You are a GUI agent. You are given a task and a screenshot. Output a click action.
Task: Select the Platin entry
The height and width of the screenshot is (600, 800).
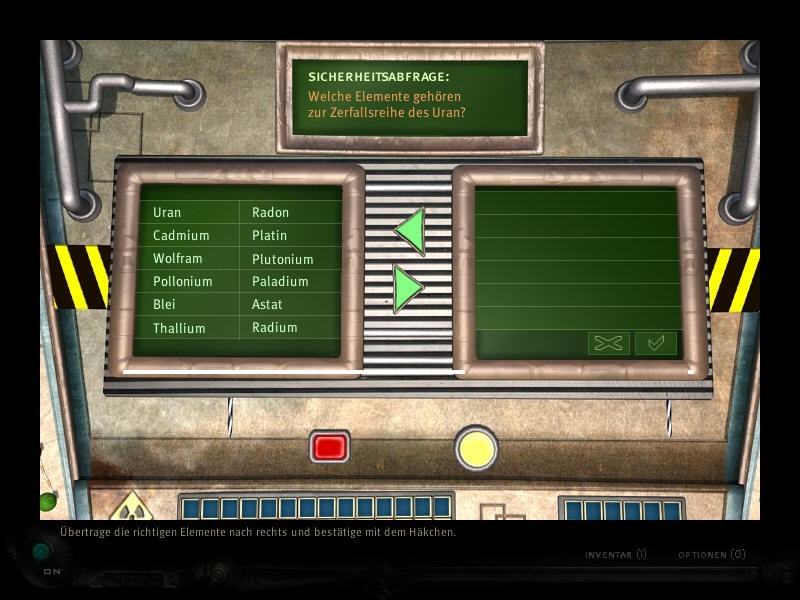click(269, 235)
